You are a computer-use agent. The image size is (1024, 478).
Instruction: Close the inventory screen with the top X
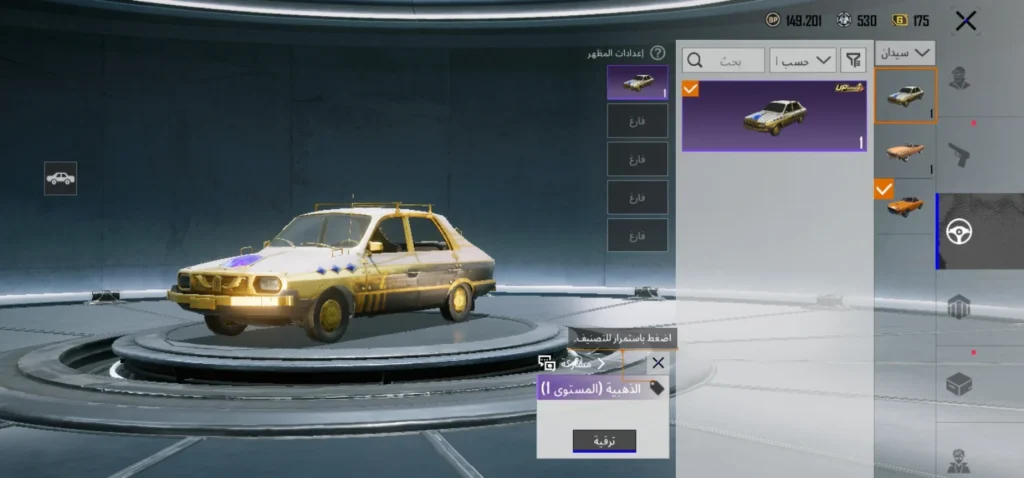[x=965, y=21]
